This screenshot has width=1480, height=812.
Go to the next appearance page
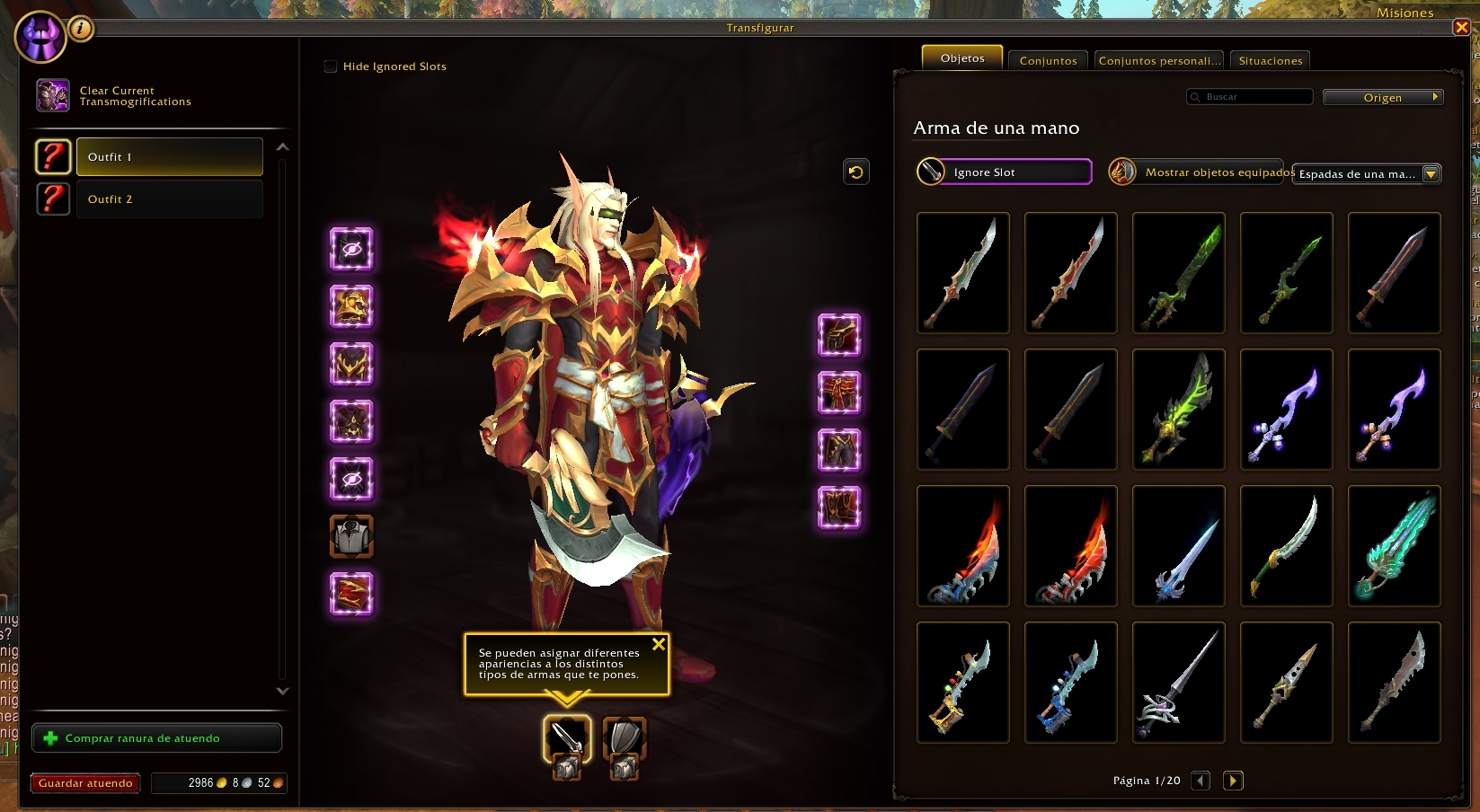tap(1233, 781)
